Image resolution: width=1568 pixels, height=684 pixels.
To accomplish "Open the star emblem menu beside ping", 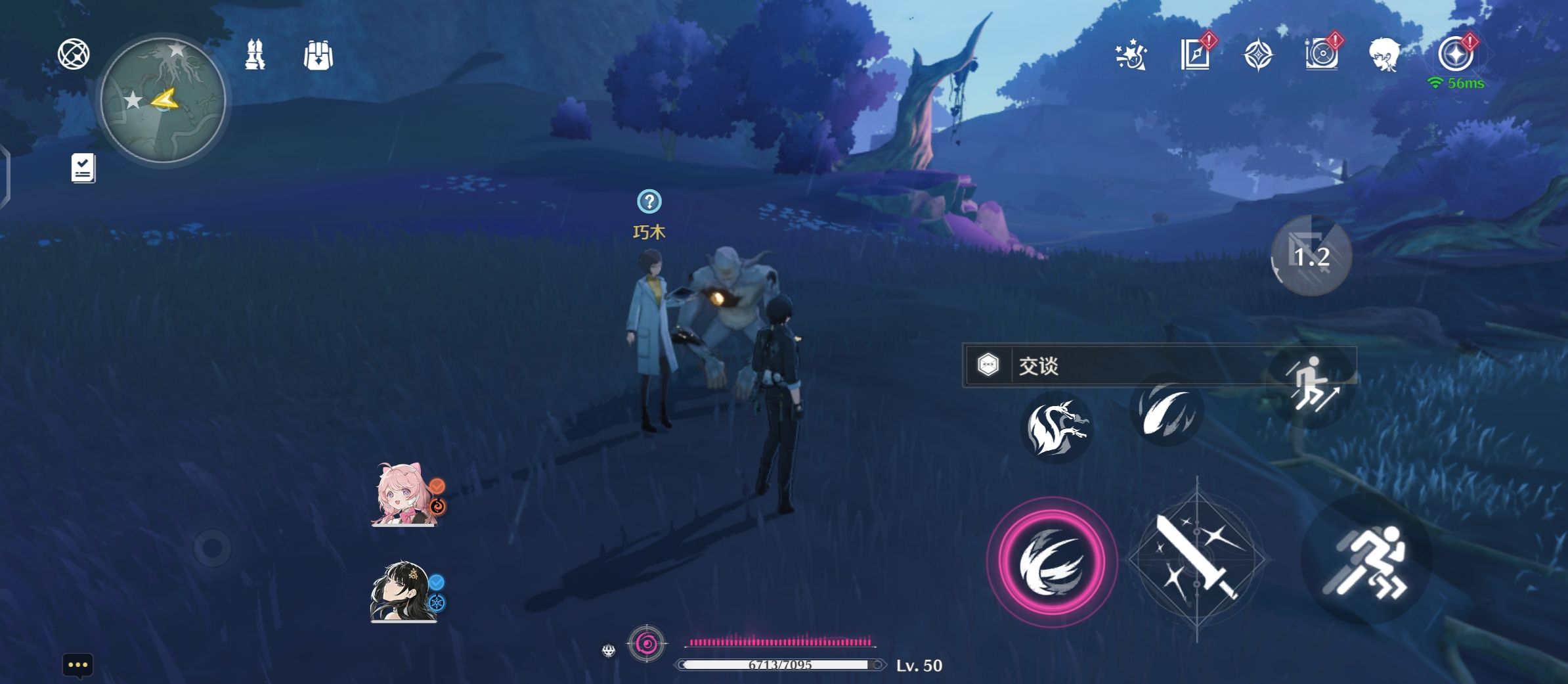I will point(1455,54).
